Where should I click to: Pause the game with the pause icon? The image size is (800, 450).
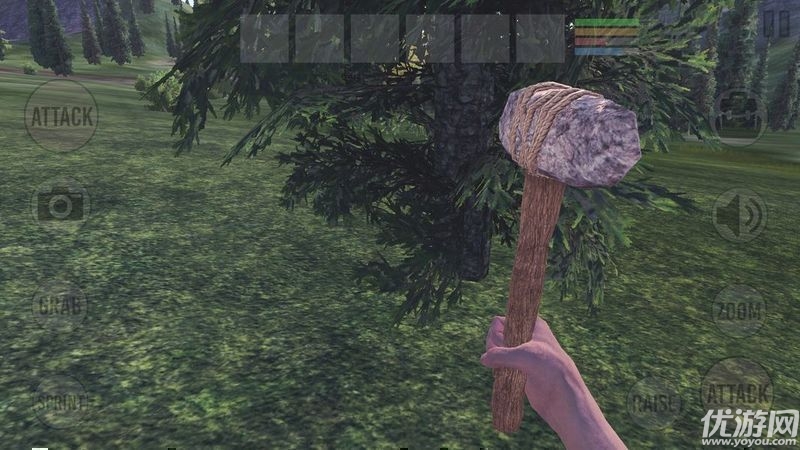pos(768,24)
